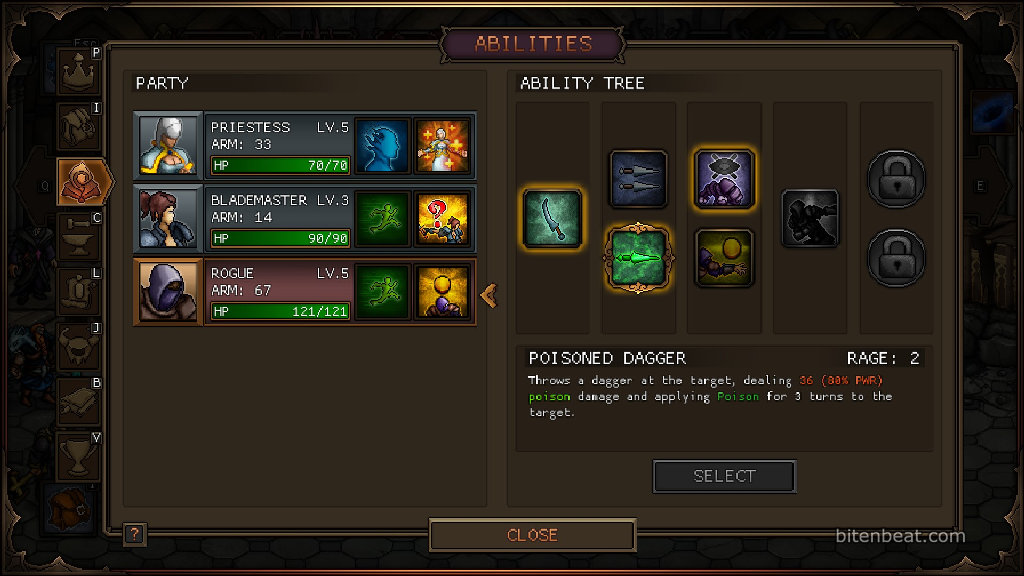
Task: Select the Poisoned Dagger ability icon
Action: click(638, 258)
